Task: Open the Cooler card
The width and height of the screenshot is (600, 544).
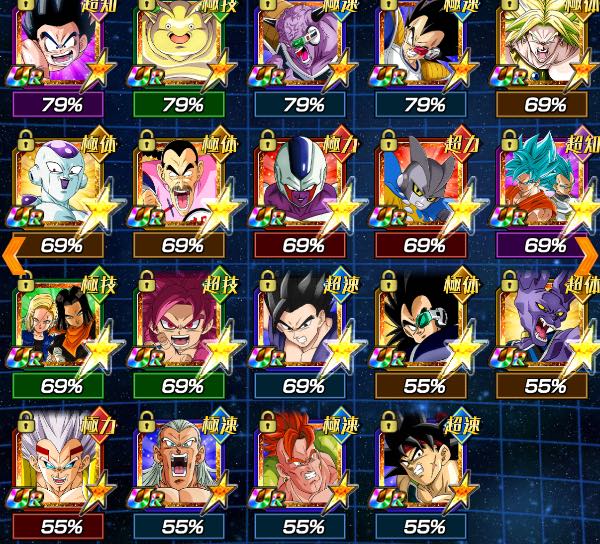Action: pos(302,186)
